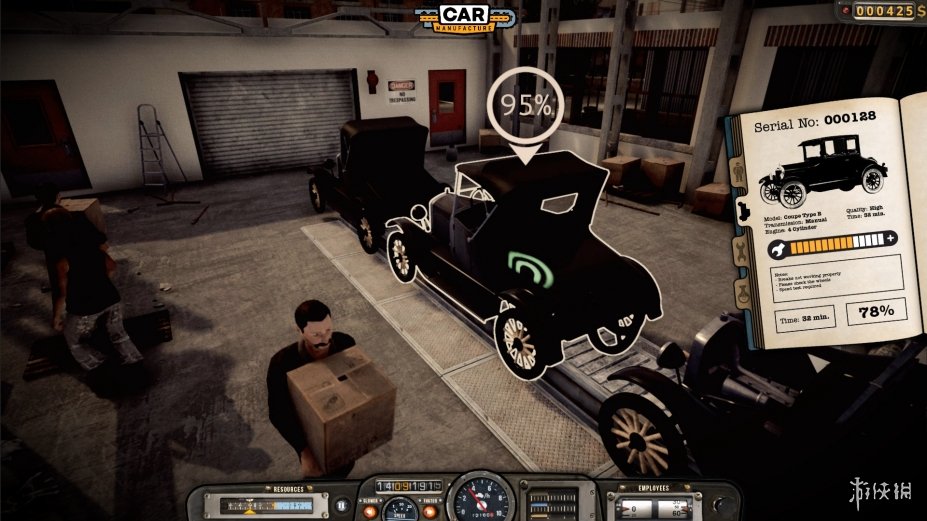This screenshot has height=521, width=927.
Task: Switch to the car tab in the notebook
Action: point(741,210)
